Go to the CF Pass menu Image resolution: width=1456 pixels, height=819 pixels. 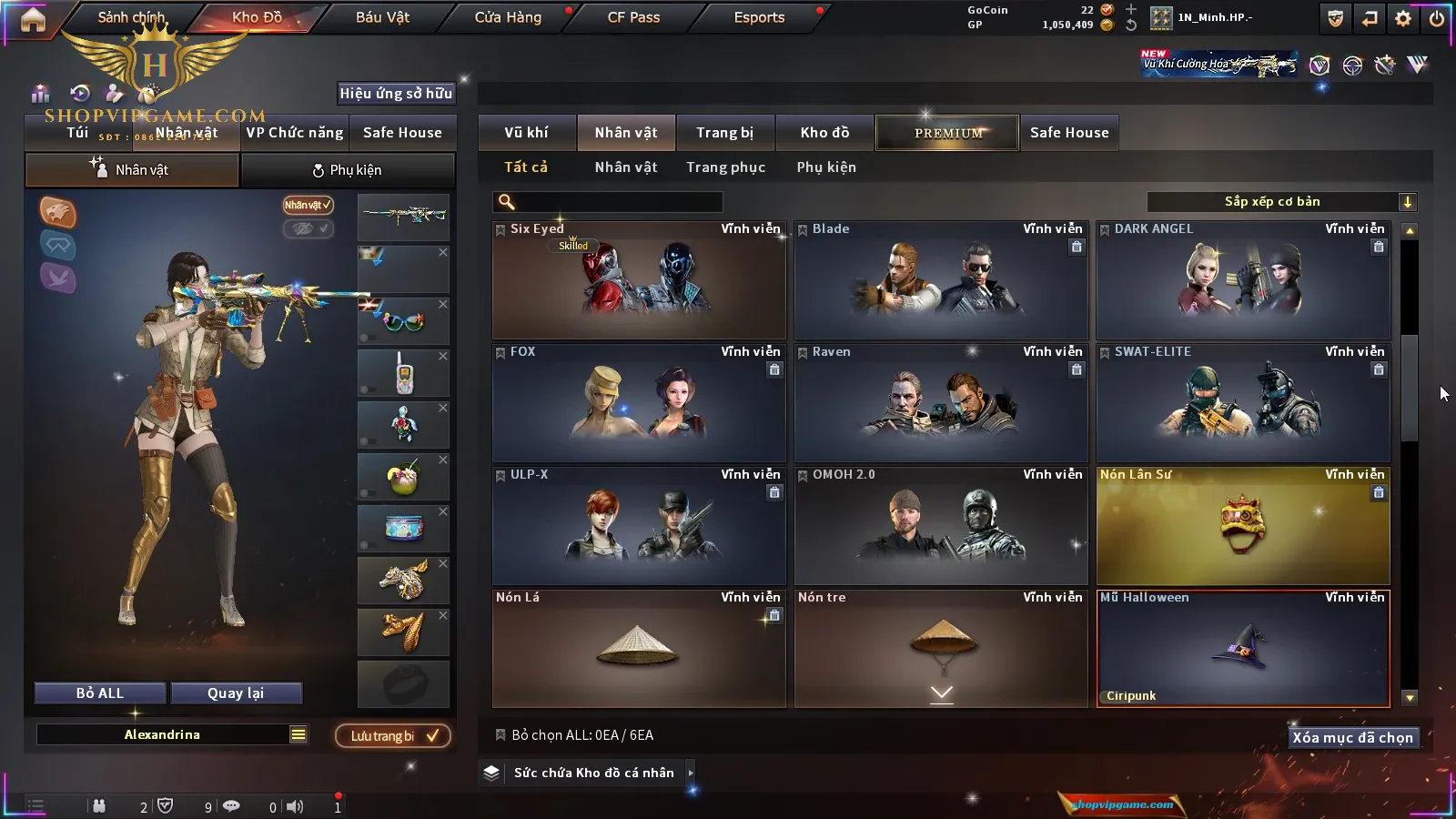point(633,17)
